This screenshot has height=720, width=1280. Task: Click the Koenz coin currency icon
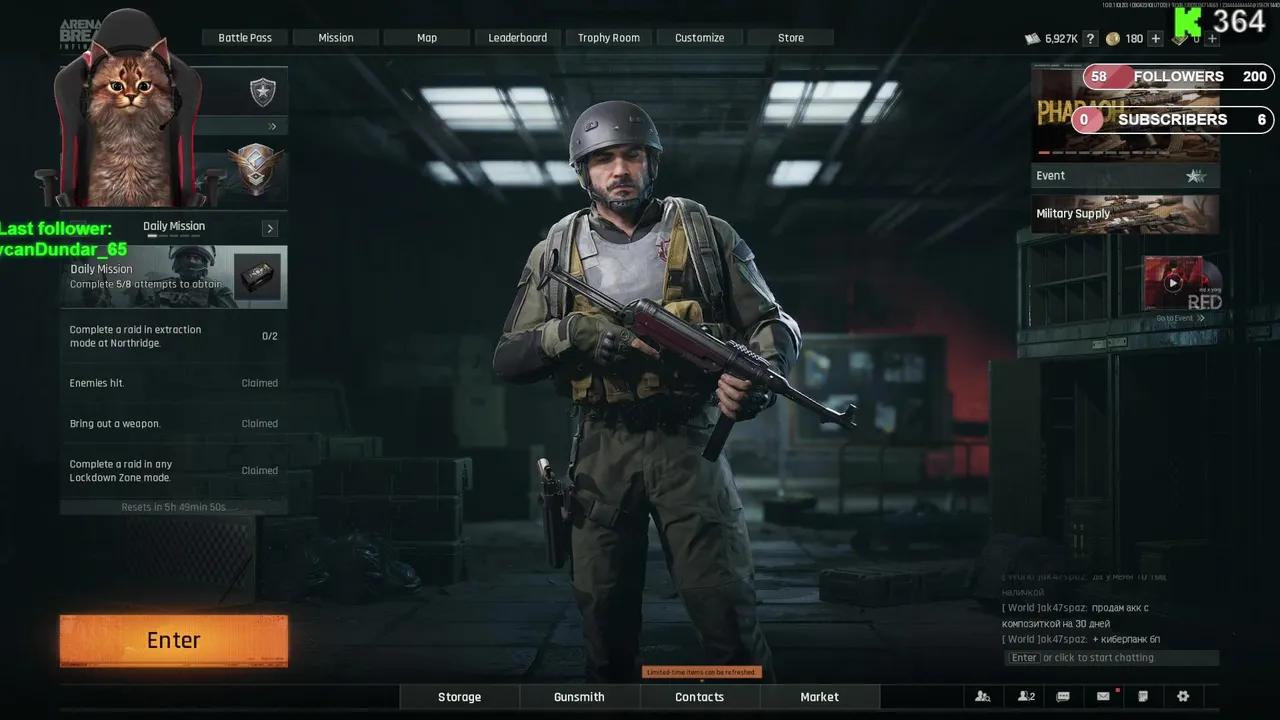(x=1112, y=38)
